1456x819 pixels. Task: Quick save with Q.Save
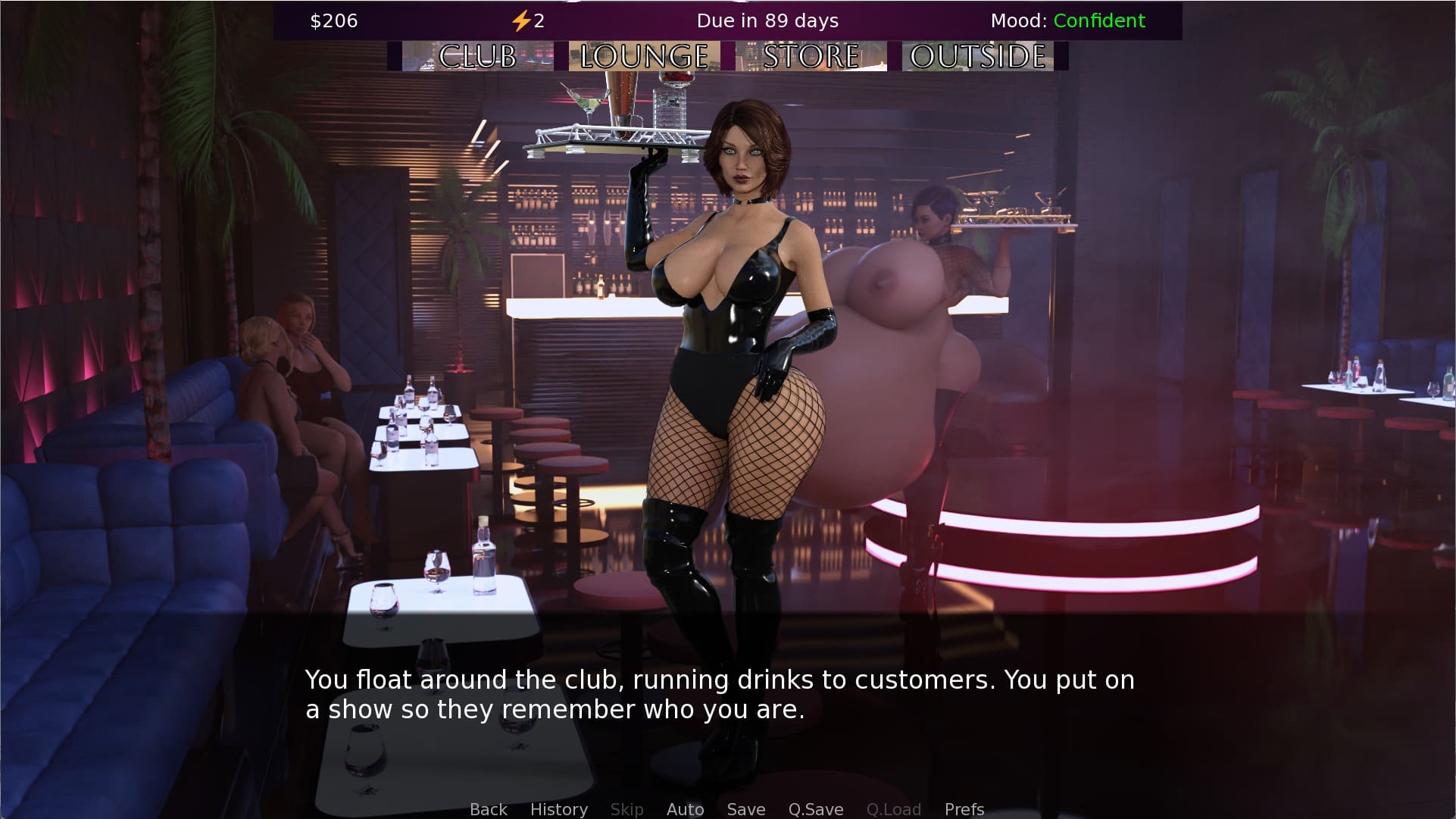tap(816, 809)
